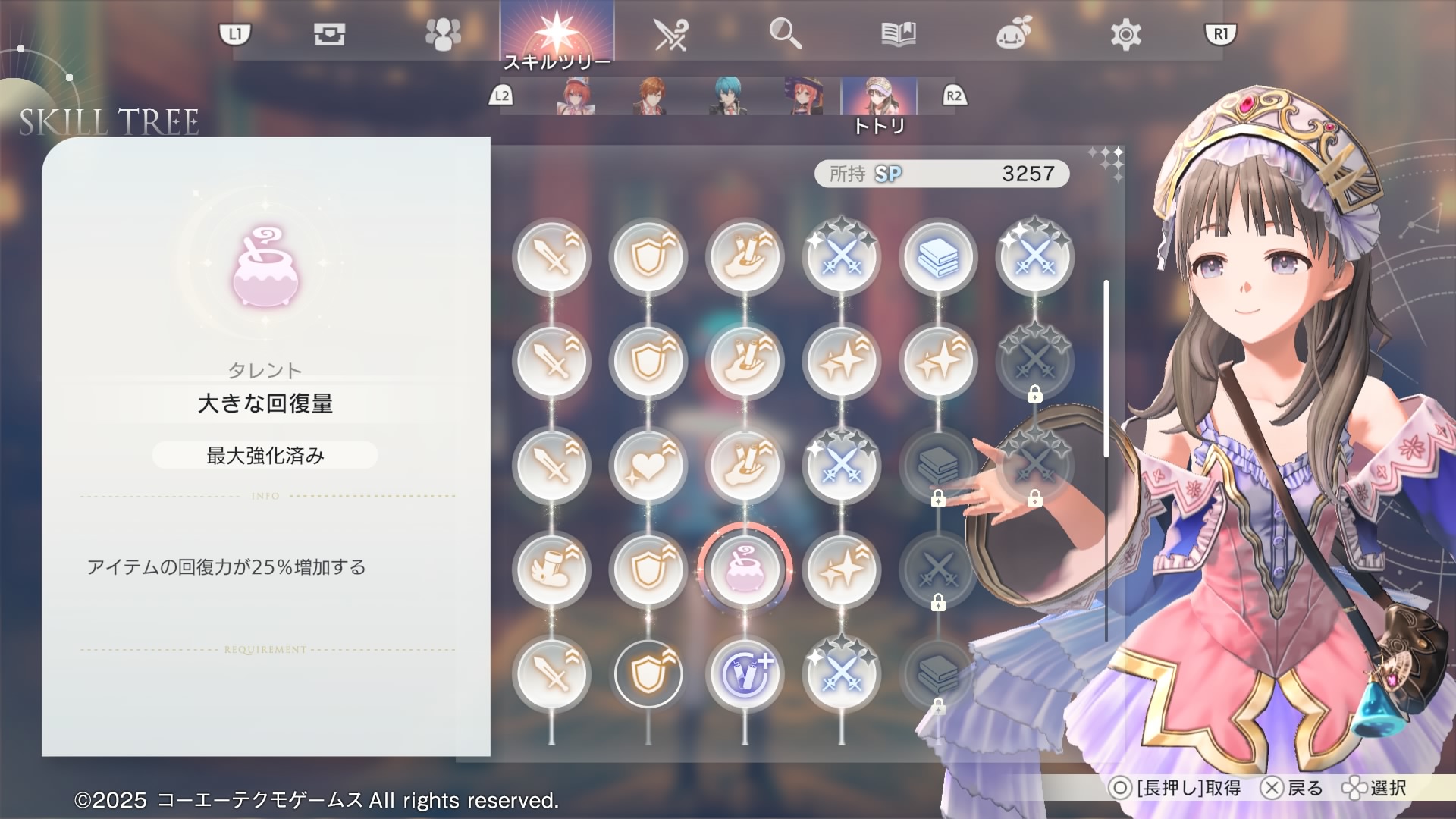Select Totori's character portrait
This screenshot has height=819, width=1456.
tap(879, 96)
